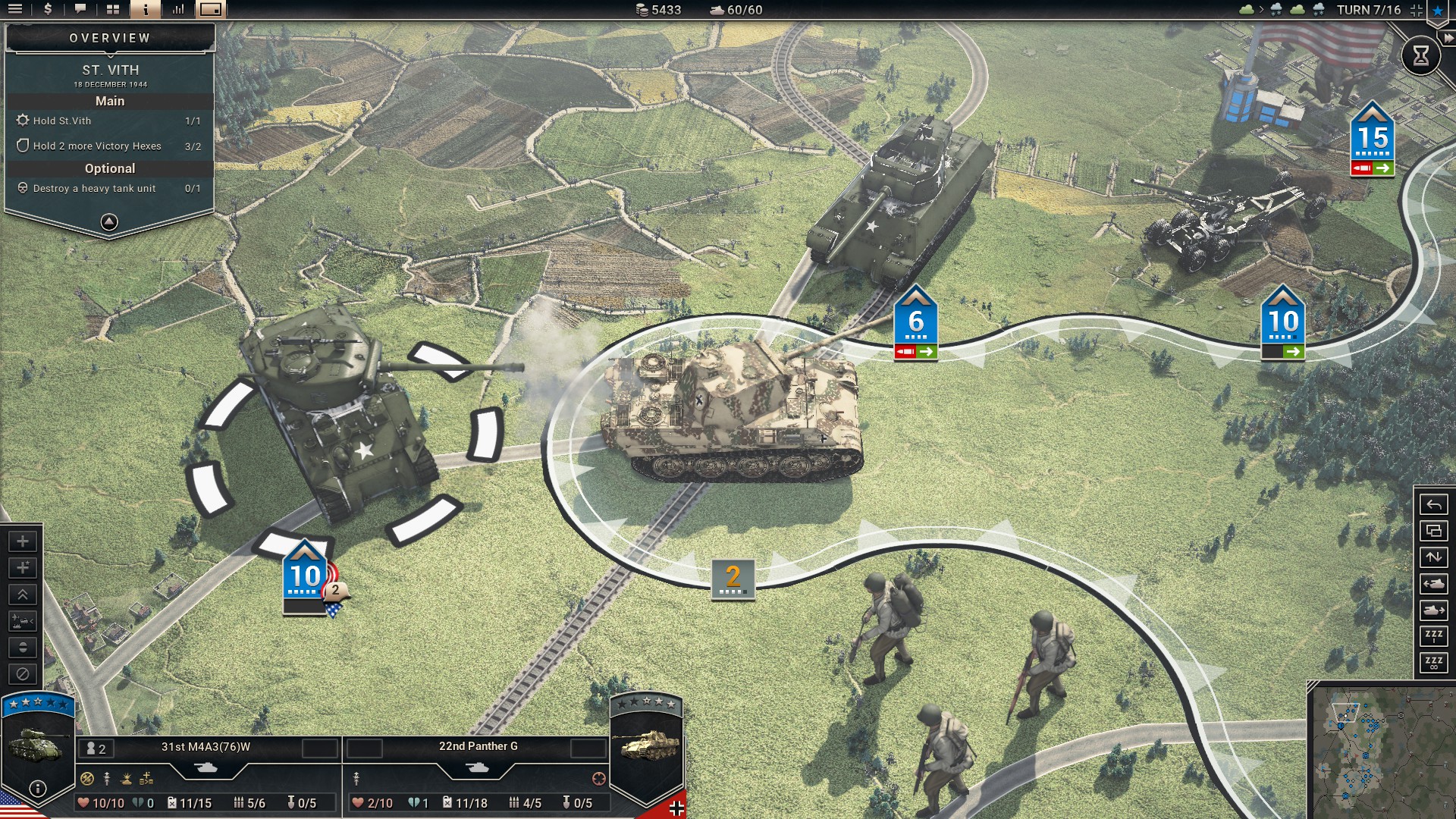1456x819 pixels.
Task: Sleep the unit for one turn
Action: (1433, 637)
